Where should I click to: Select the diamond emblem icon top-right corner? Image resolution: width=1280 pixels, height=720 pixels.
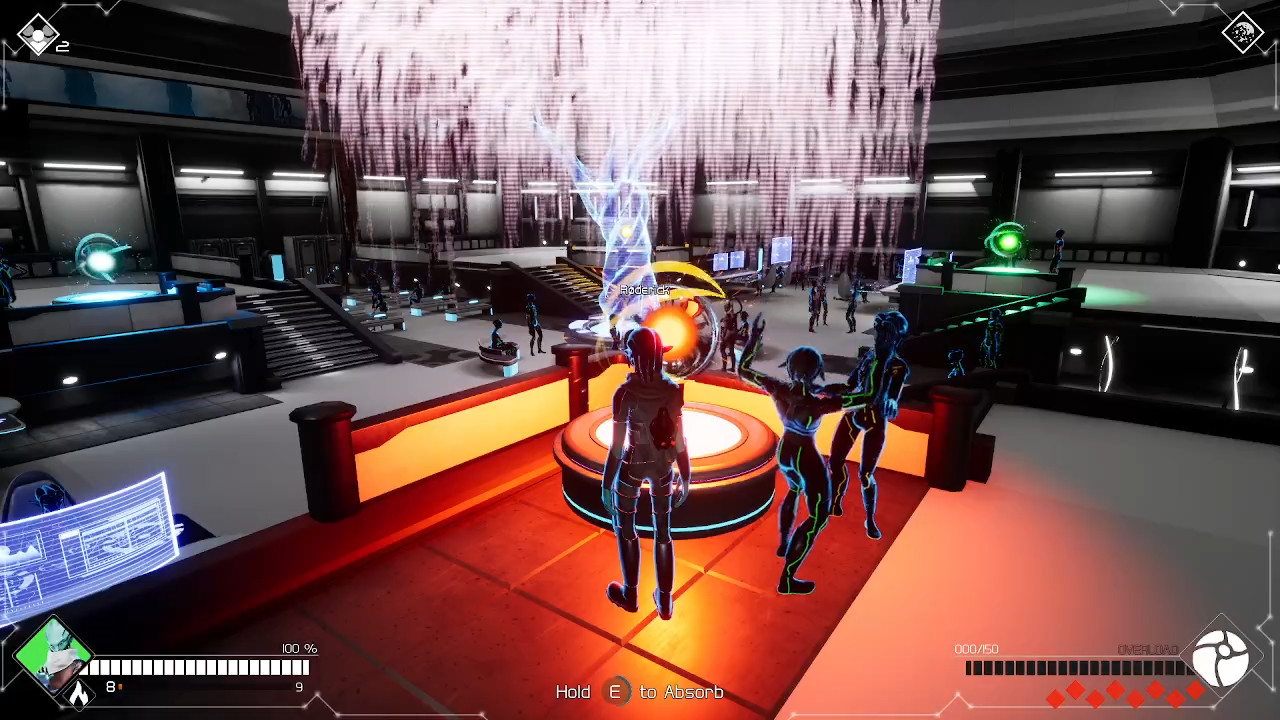(x=1243, y=33)
